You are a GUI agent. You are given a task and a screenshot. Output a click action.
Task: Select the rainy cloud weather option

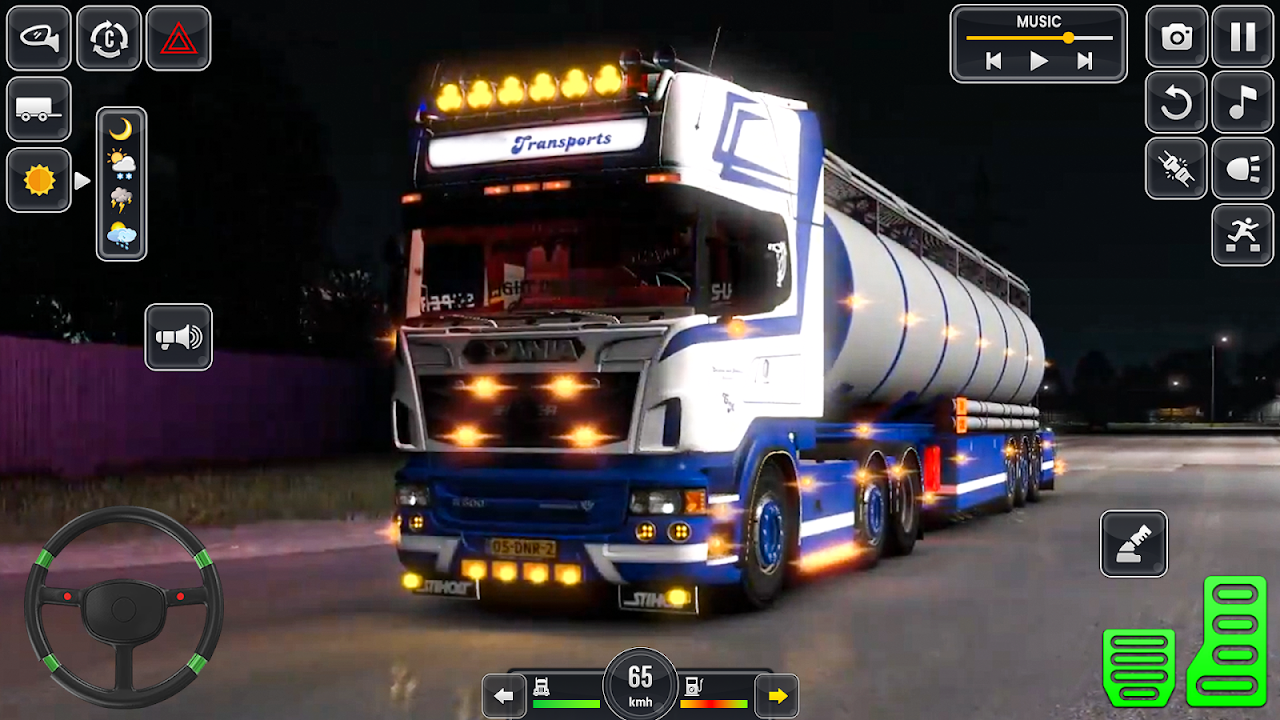(x=121, y=236)
